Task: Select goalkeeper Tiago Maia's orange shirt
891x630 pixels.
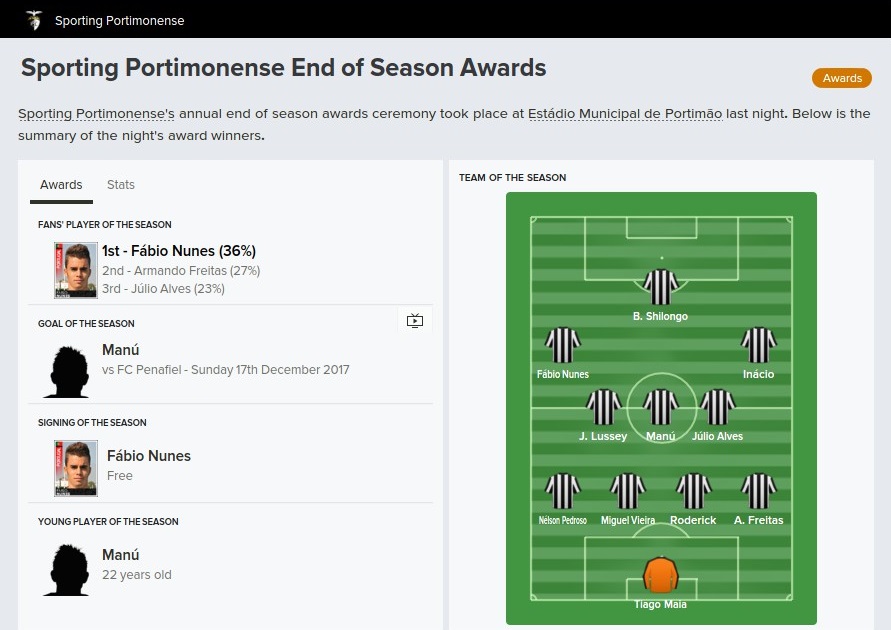Action: [660, 576]
